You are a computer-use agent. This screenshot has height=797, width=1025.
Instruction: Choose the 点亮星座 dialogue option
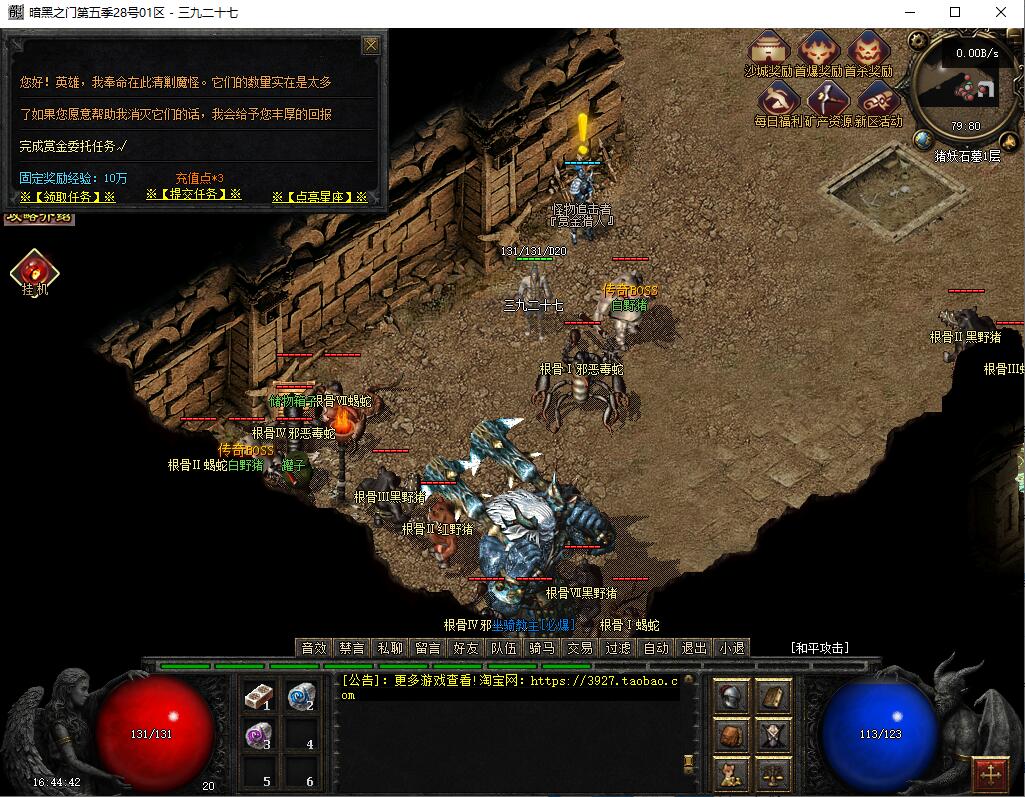pyautogui.click(x=319, y=197)
